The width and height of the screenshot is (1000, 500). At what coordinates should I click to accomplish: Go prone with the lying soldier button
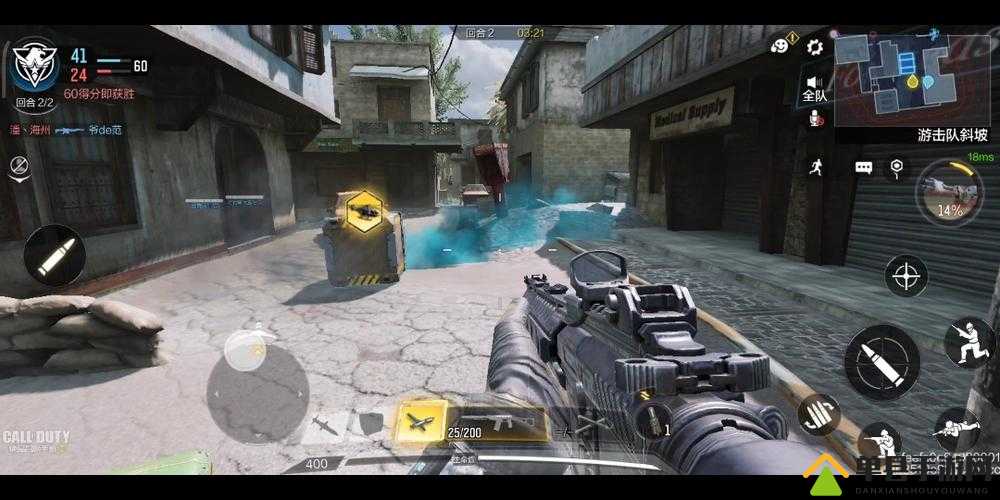pos(957,429)
